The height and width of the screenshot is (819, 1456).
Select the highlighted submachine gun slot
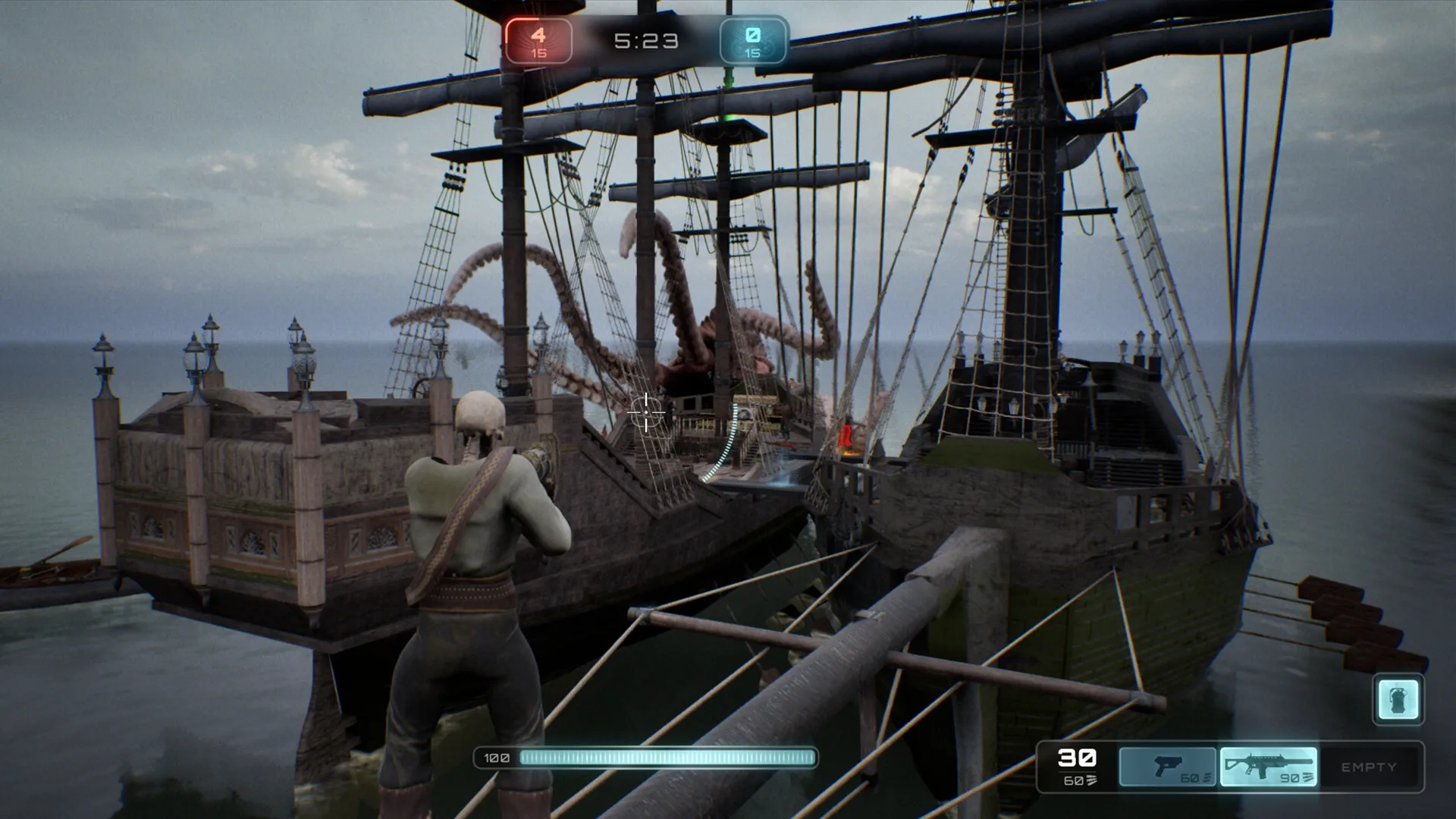[x=1268, y=767]
